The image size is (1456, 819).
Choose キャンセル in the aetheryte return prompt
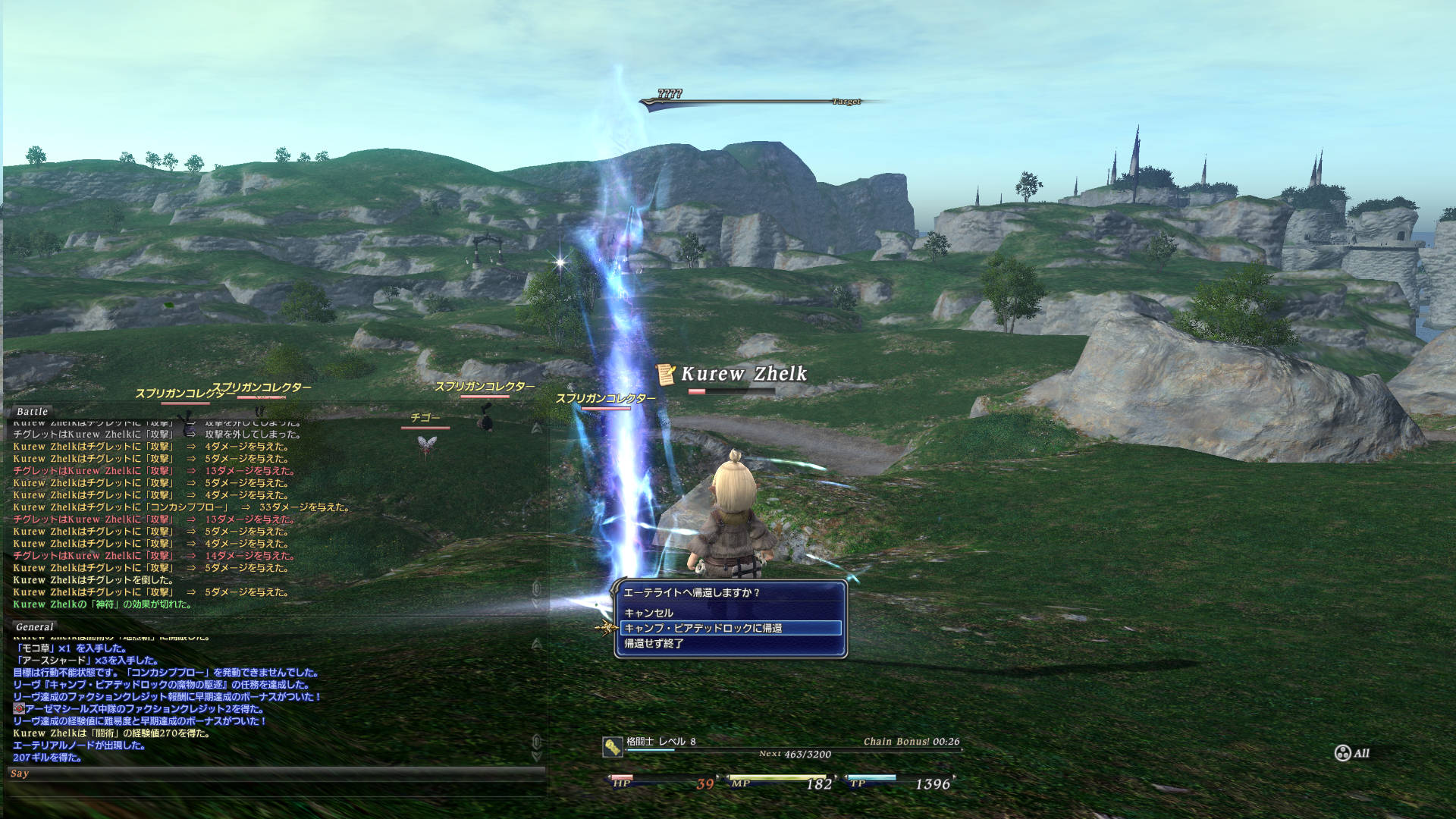pos(649,613)
